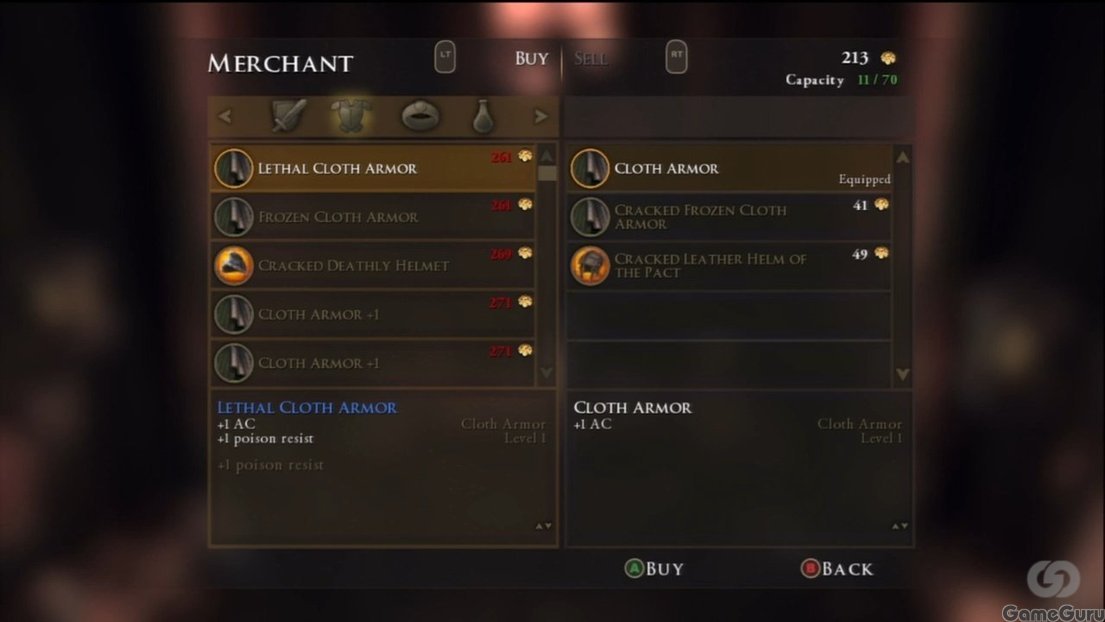Screen dimensions: 1105x622
Task: Switch to the helmet category icon
Action: point(420,116)
